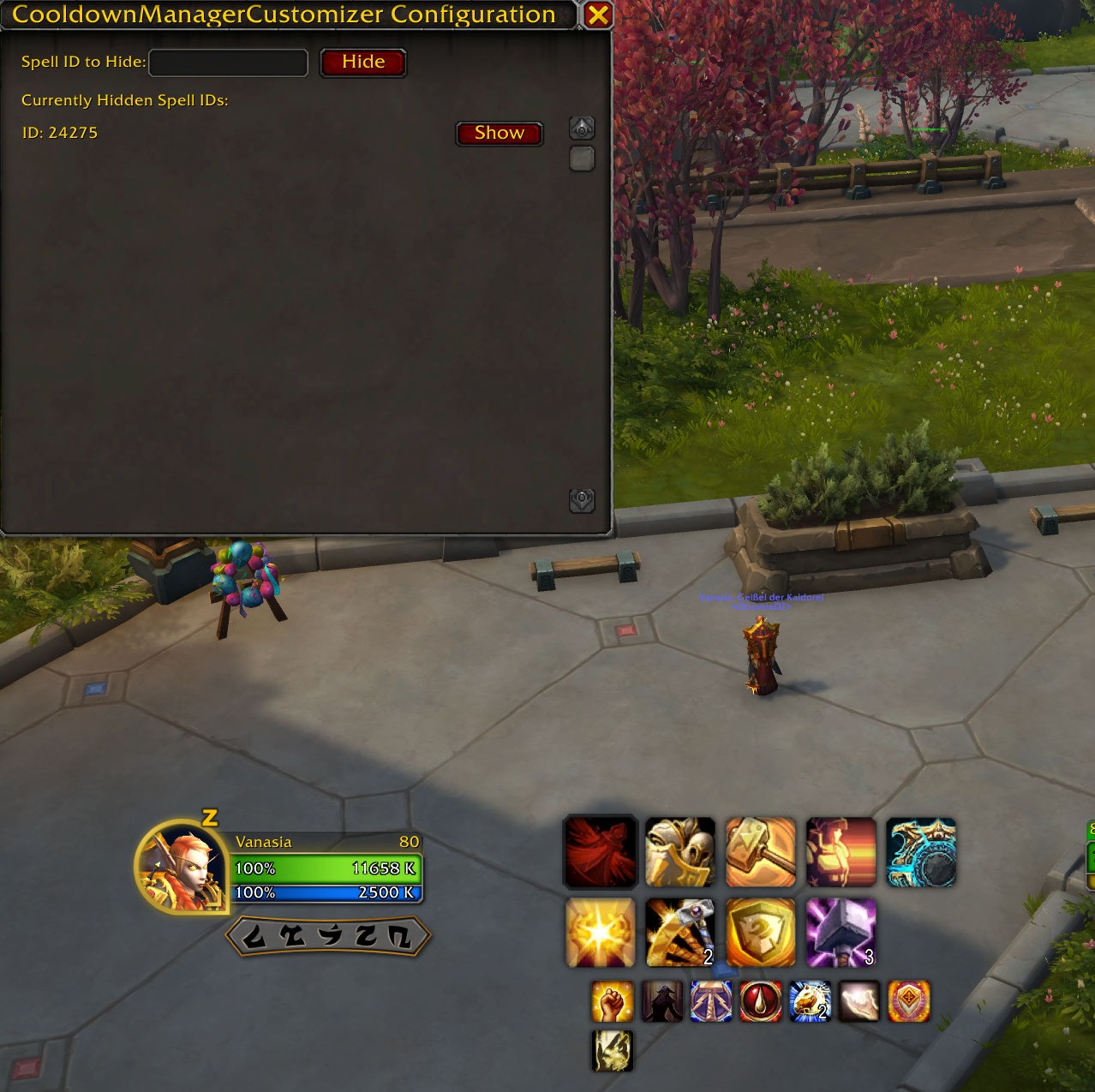Use the armored knight with shield ability
This screenshot has height=1092, width=1095.
pyautogui.click(x=680, y=852)
